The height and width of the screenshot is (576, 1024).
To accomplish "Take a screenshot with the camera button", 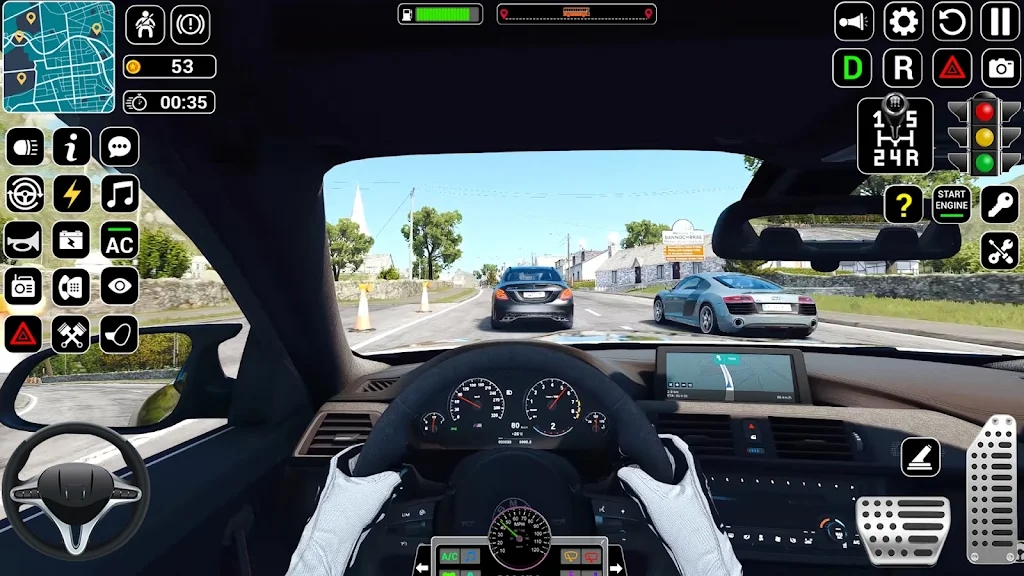I will pos(1000,68).
